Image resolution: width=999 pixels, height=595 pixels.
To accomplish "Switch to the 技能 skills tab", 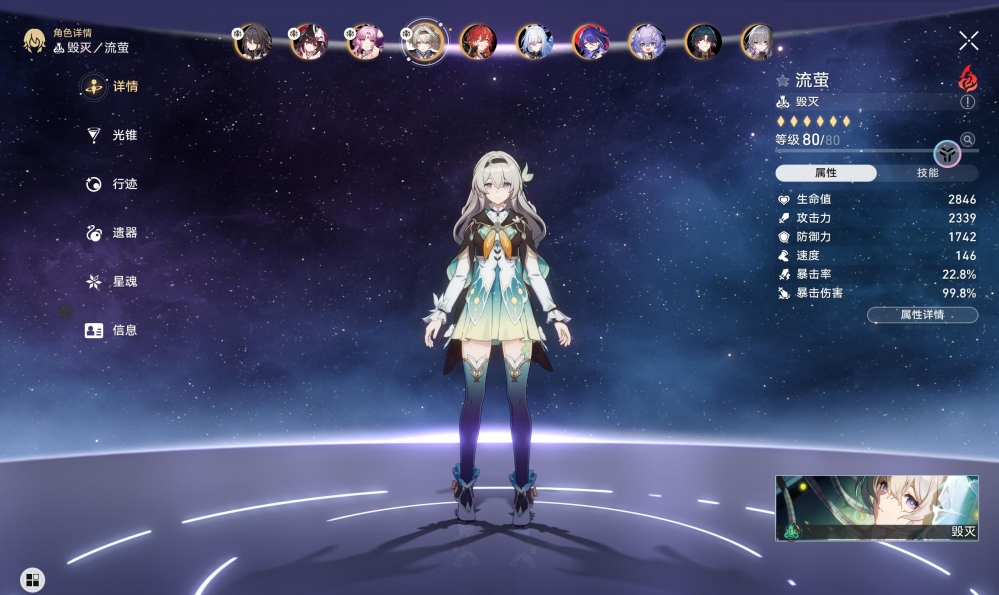I will [927, 173].
